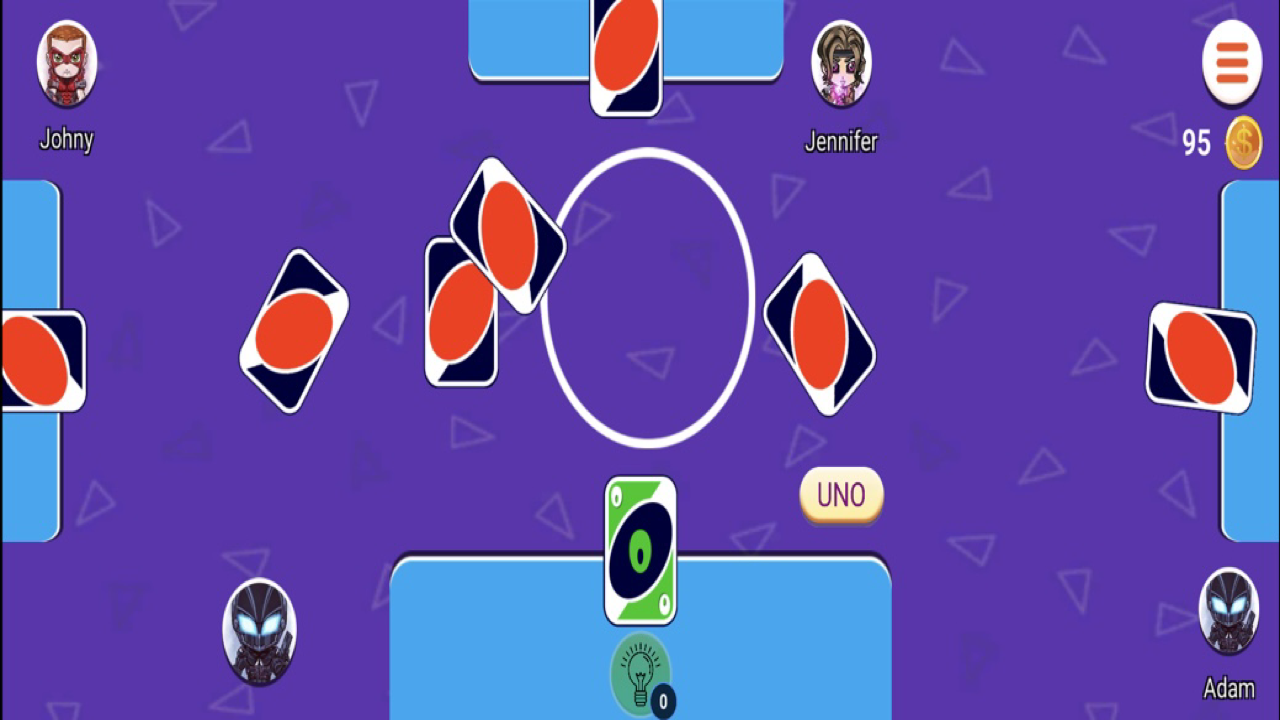This screenshot has height=720, width=1280.
Task: Click the hint counter badge showing 0
Action: pyautogui.click(x=662, y=702)
